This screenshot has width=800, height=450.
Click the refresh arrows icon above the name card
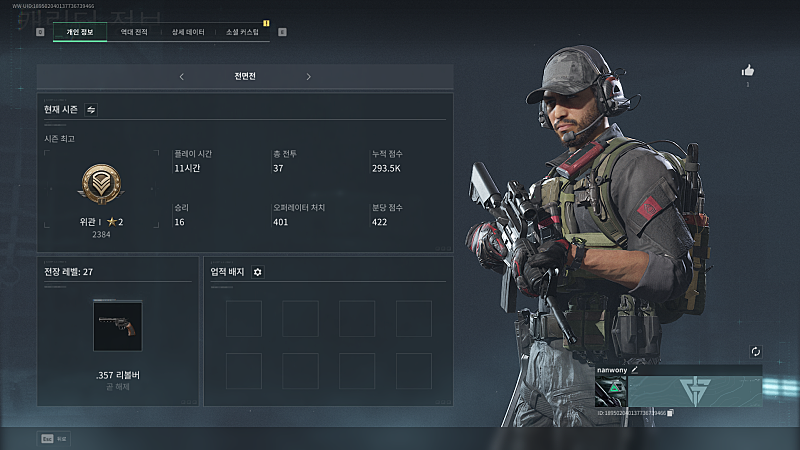tap(756, 352)
